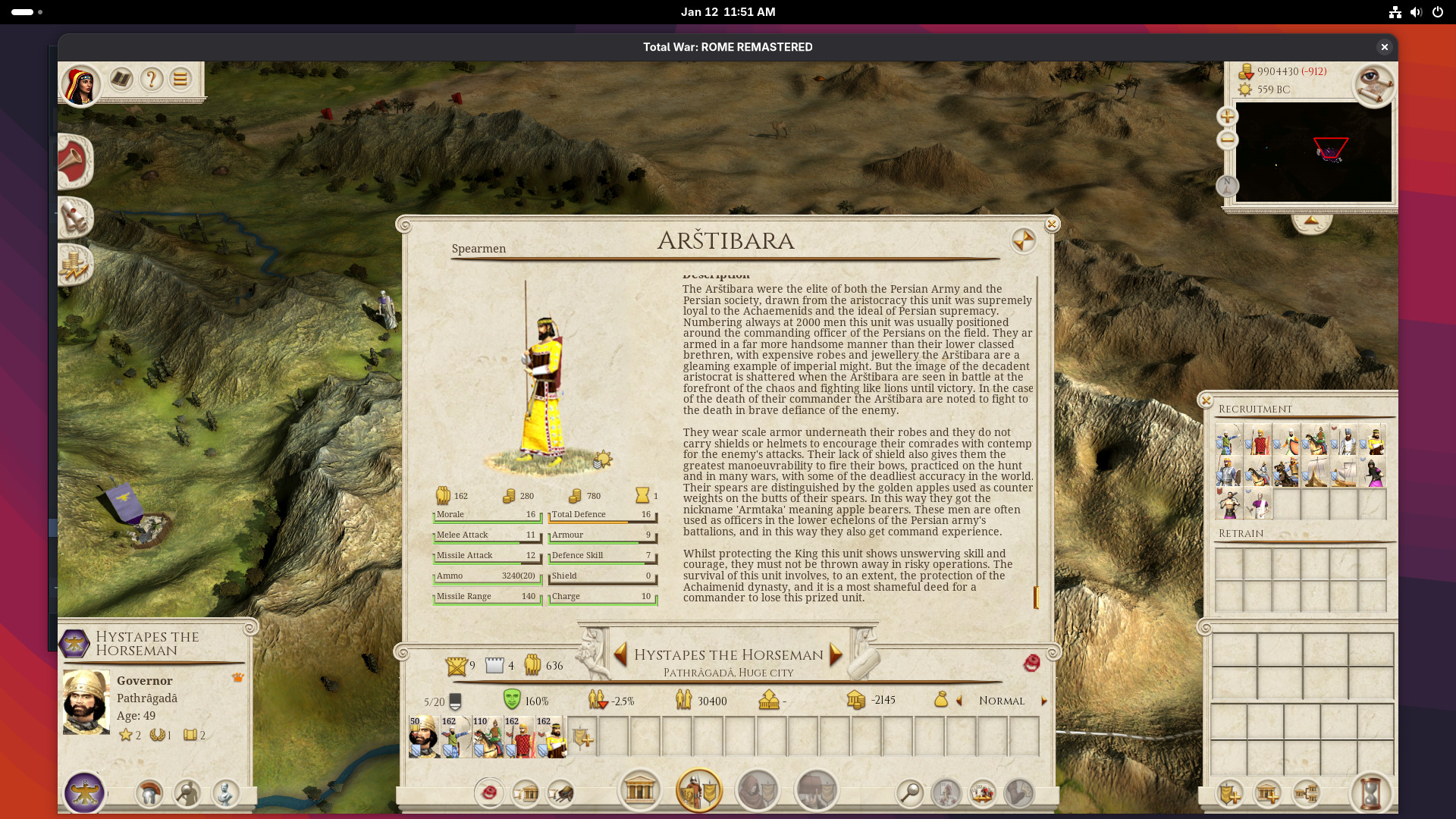Go to the previous settlement with the left arrow
This screenshot has width=1456, height=819.
click(x=620, y=654)
